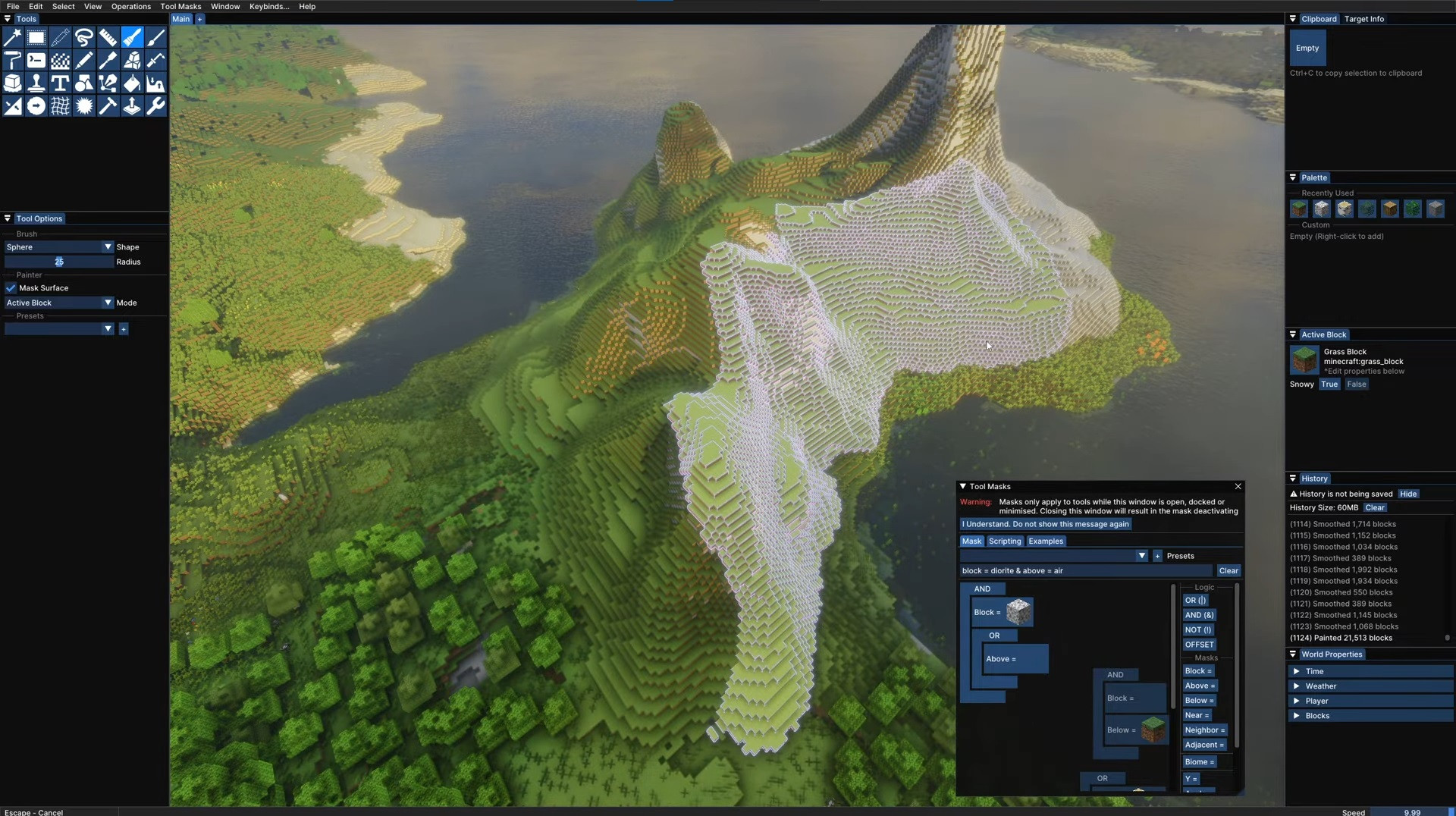
Task: Switch to the Scripting tab
Action: tap(1005, 541)
